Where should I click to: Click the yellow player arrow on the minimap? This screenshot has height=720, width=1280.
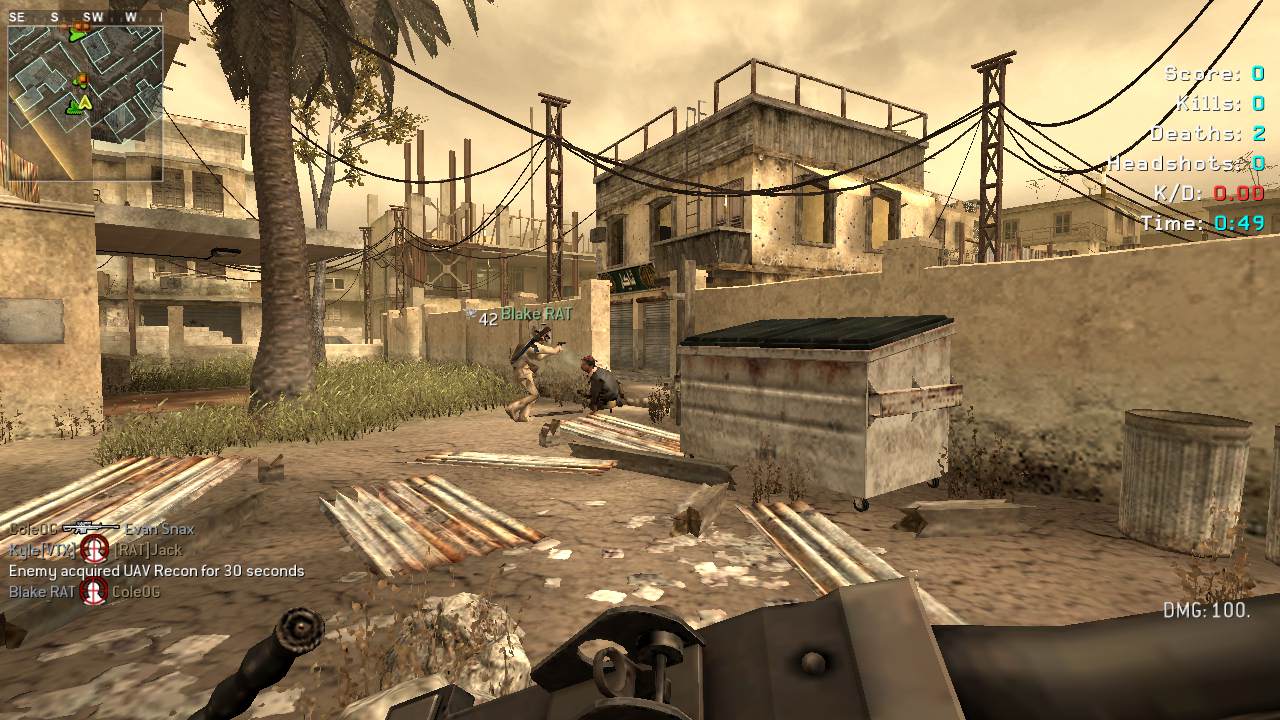tap(85, 103)
